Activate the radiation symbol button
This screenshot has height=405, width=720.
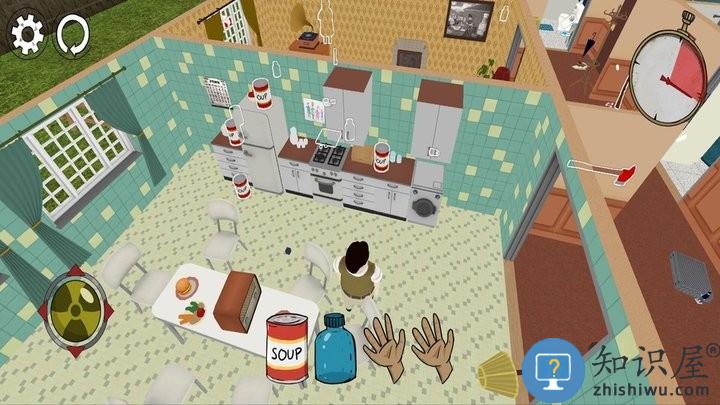[x=74, y=303]
